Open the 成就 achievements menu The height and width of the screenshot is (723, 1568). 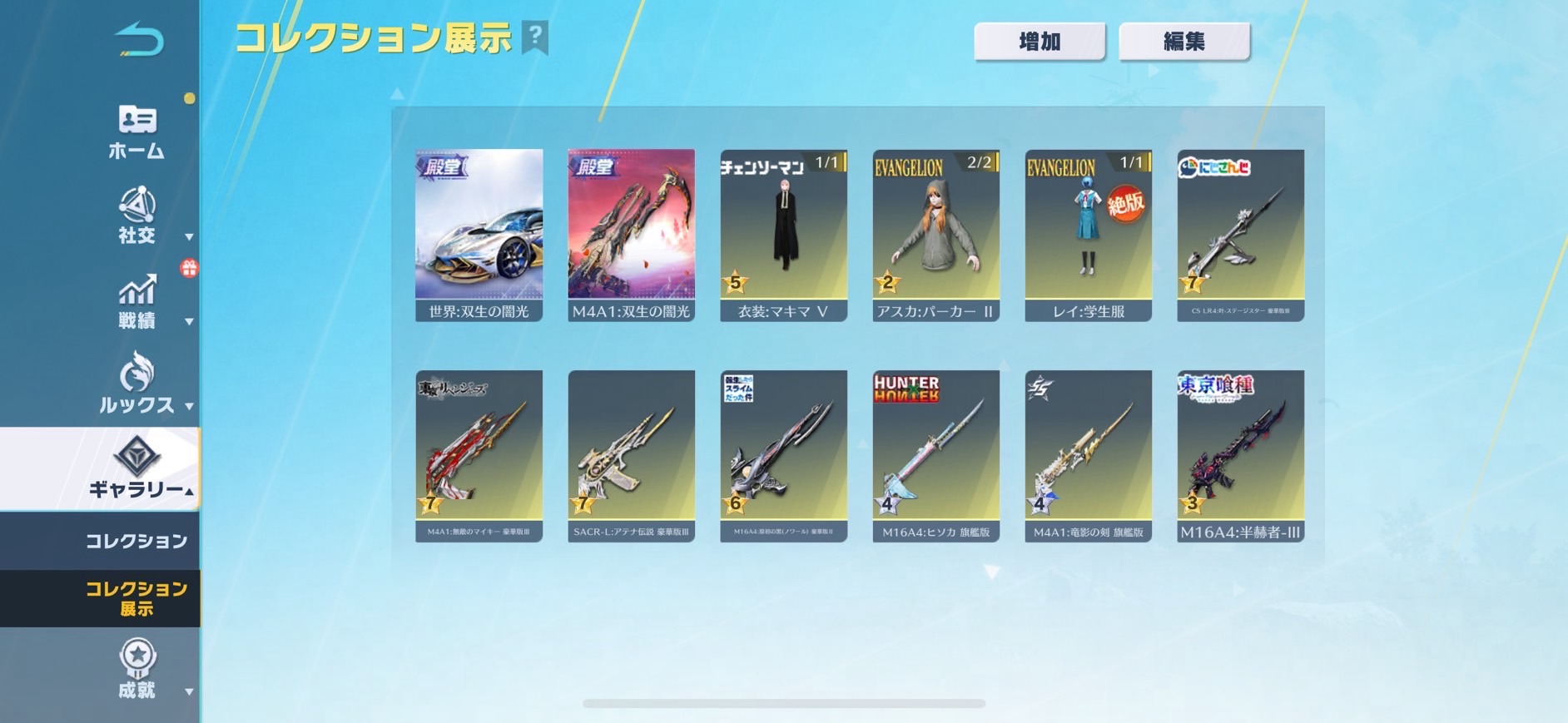point(137,670)
